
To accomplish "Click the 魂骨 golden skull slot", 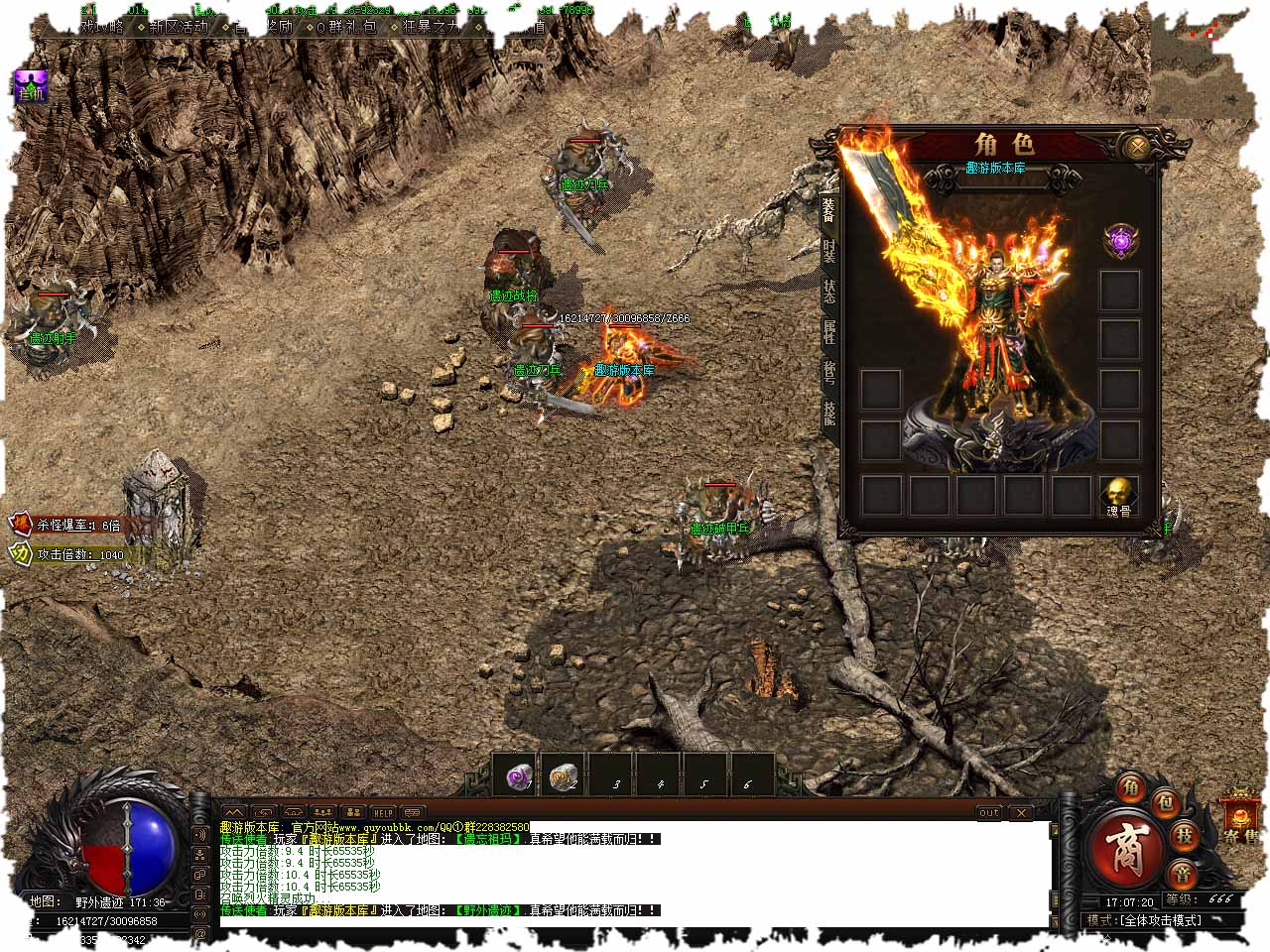I will tap(1119, 495).
